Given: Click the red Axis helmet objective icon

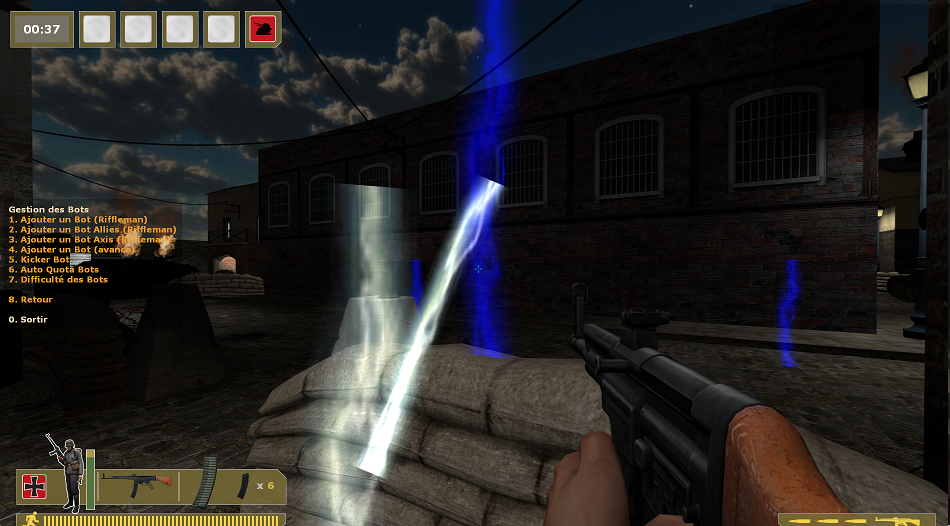Looking at the screenshot, I should coord(264,30).
